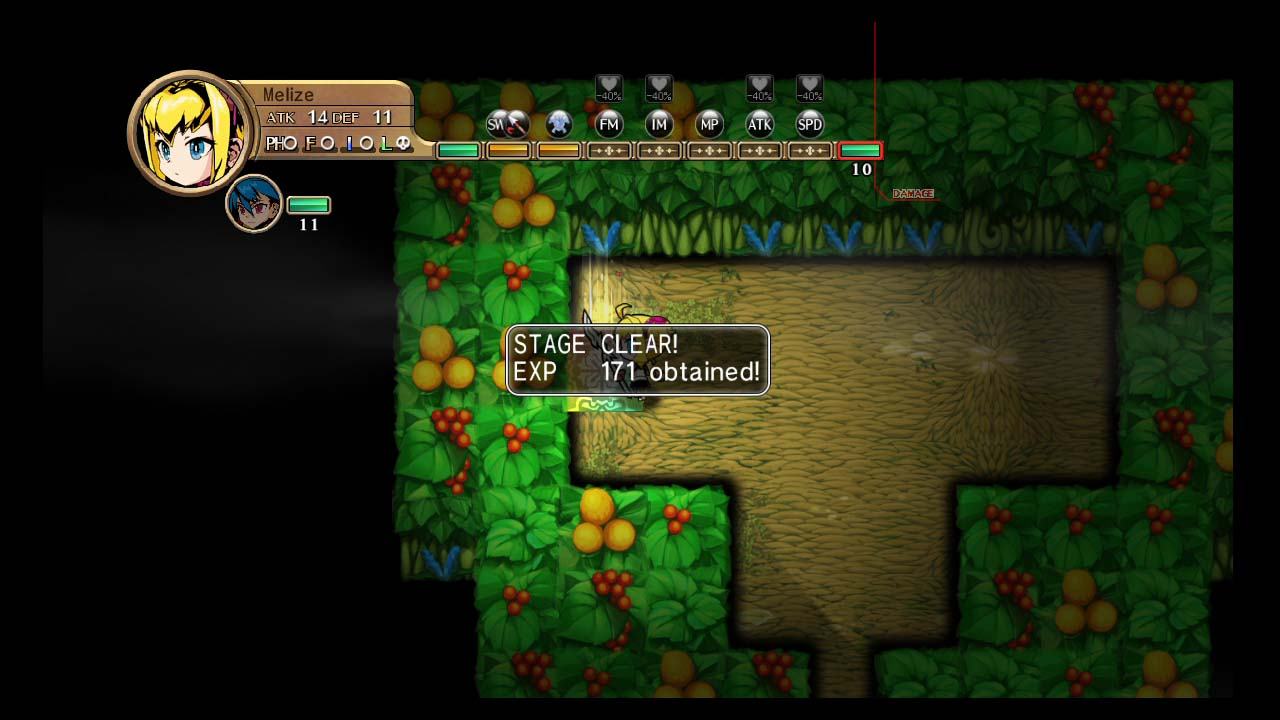Select the SPD skill orb
This screenshot has height=720, width=1280.
coord(809,125)
